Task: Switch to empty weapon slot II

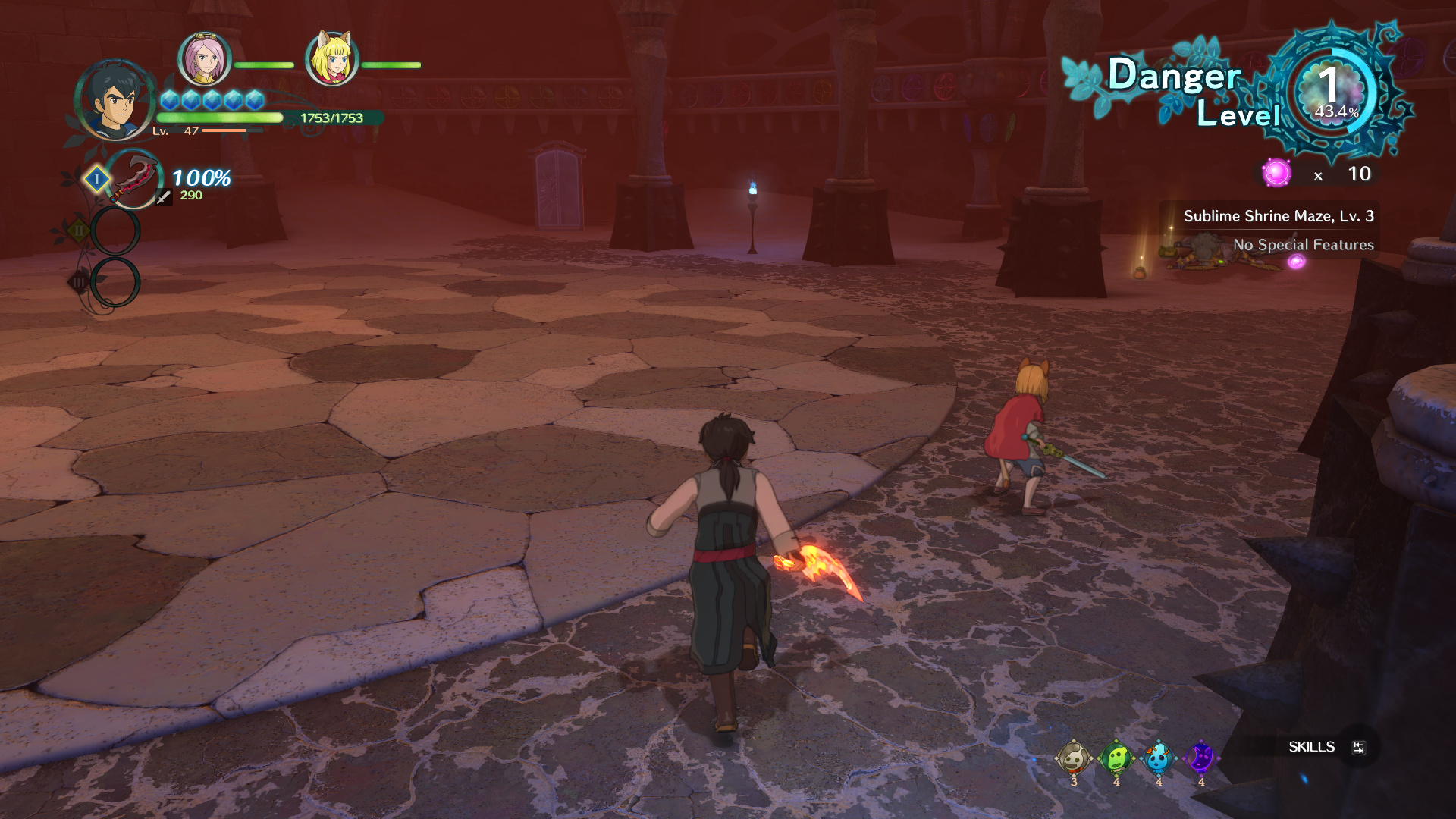Action: (x=115, y=231)
